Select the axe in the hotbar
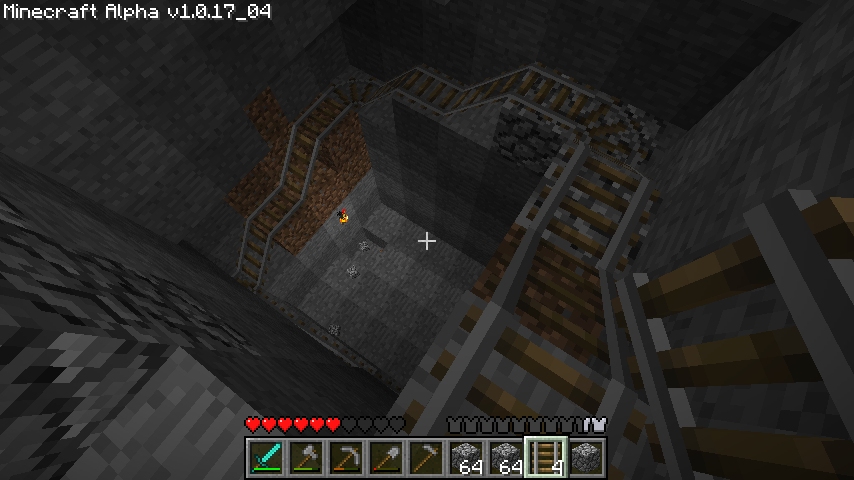 tap(307, 457)
